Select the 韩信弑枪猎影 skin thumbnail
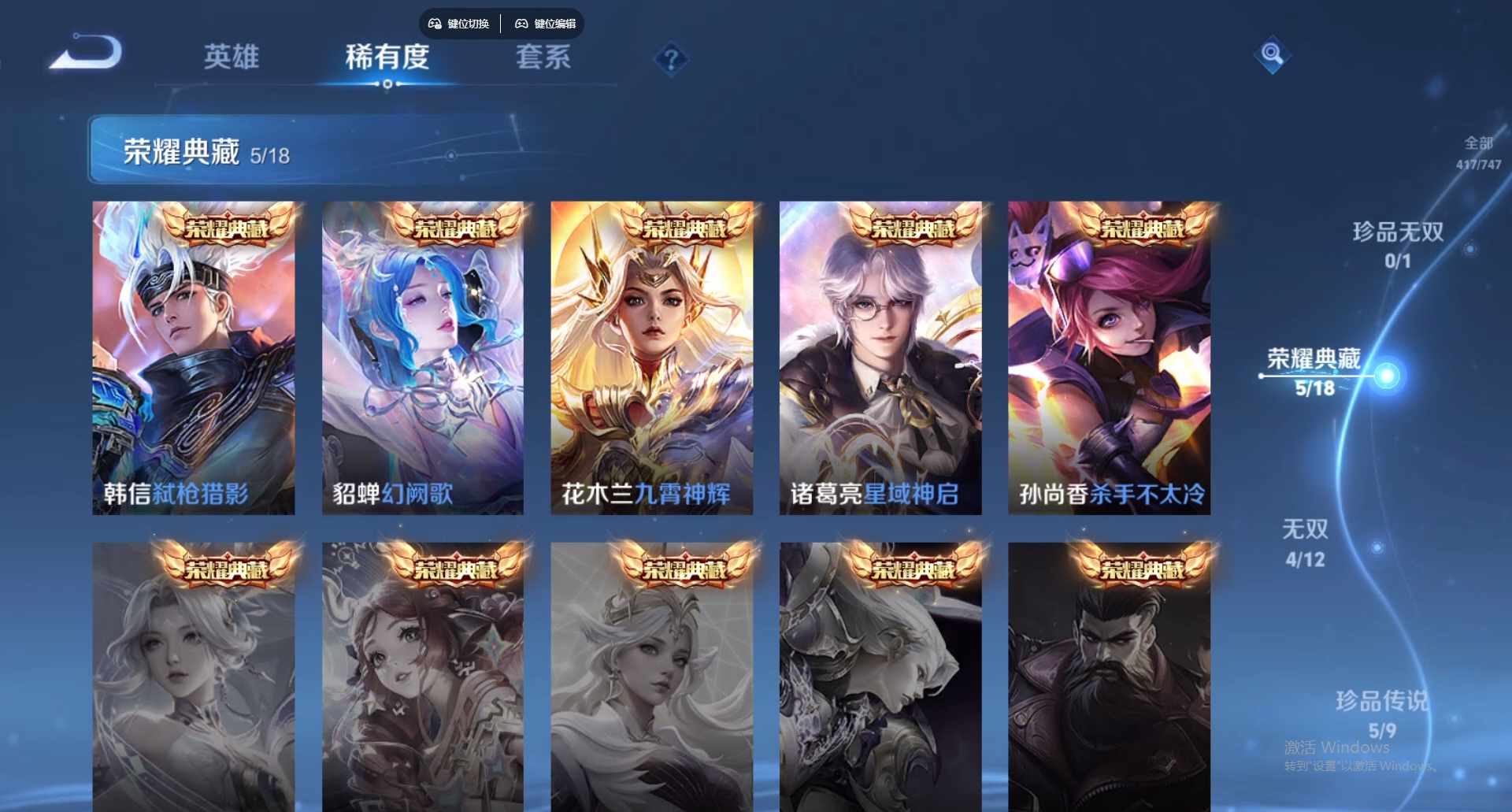 tap(194, 356)
